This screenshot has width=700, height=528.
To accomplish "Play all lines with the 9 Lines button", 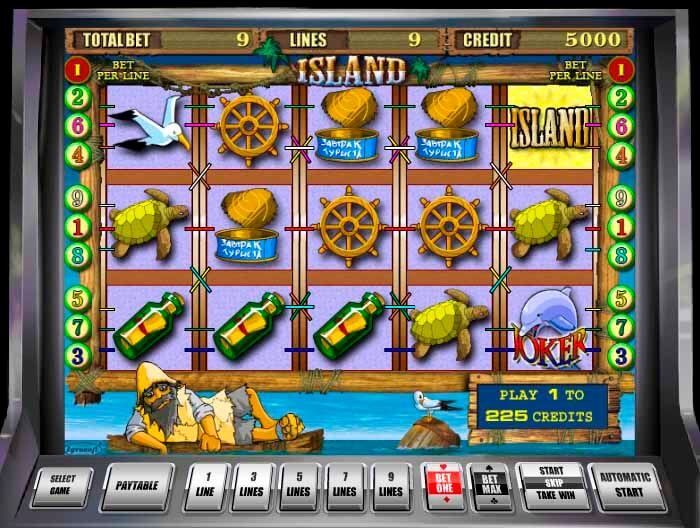I will pyautogui.click(x=391, y=486).
